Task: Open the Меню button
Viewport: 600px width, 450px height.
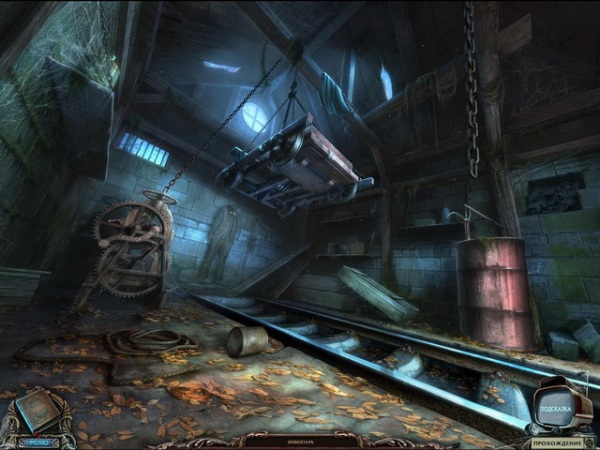Action: point(38,441)
